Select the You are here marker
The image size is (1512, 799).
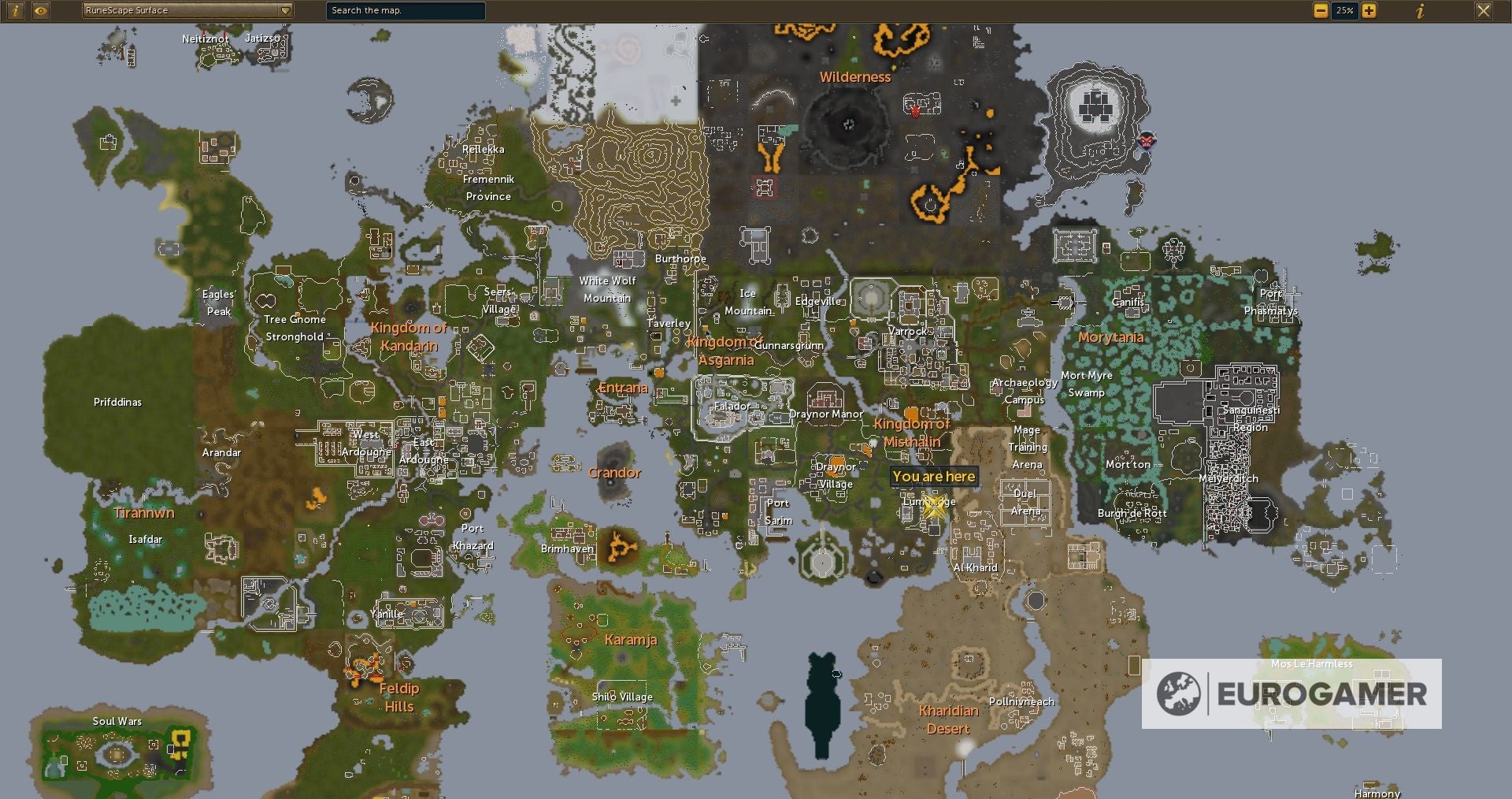pos(933,477)
